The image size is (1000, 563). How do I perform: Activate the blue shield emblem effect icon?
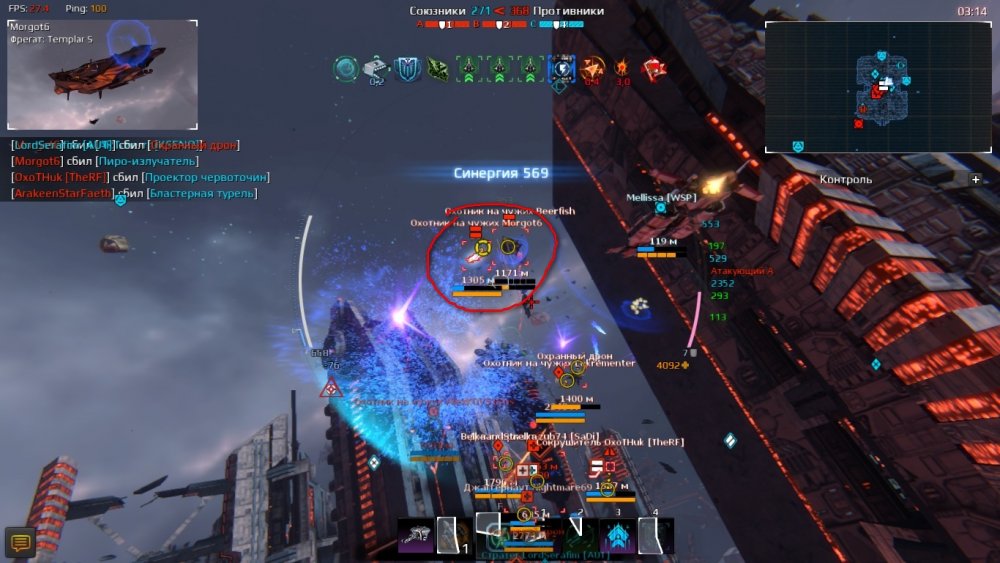coord(407,69)
